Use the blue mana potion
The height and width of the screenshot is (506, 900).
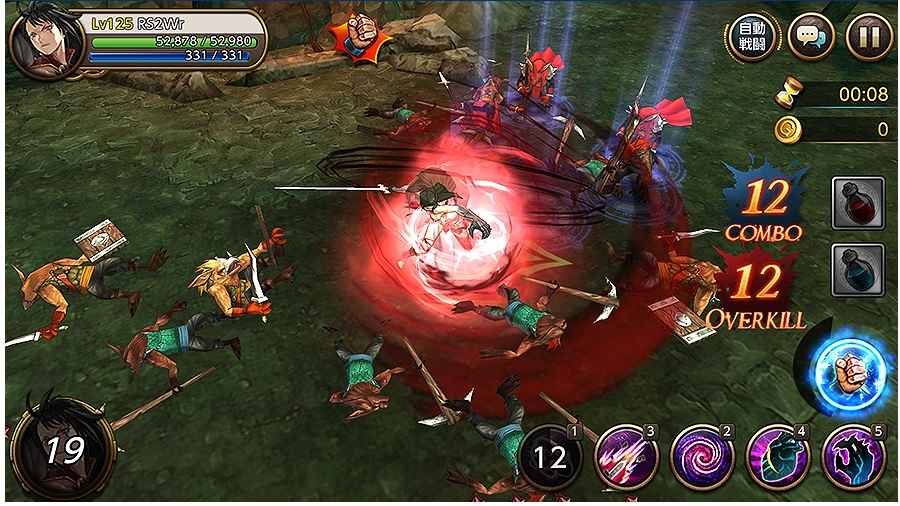tap(857, 269)
